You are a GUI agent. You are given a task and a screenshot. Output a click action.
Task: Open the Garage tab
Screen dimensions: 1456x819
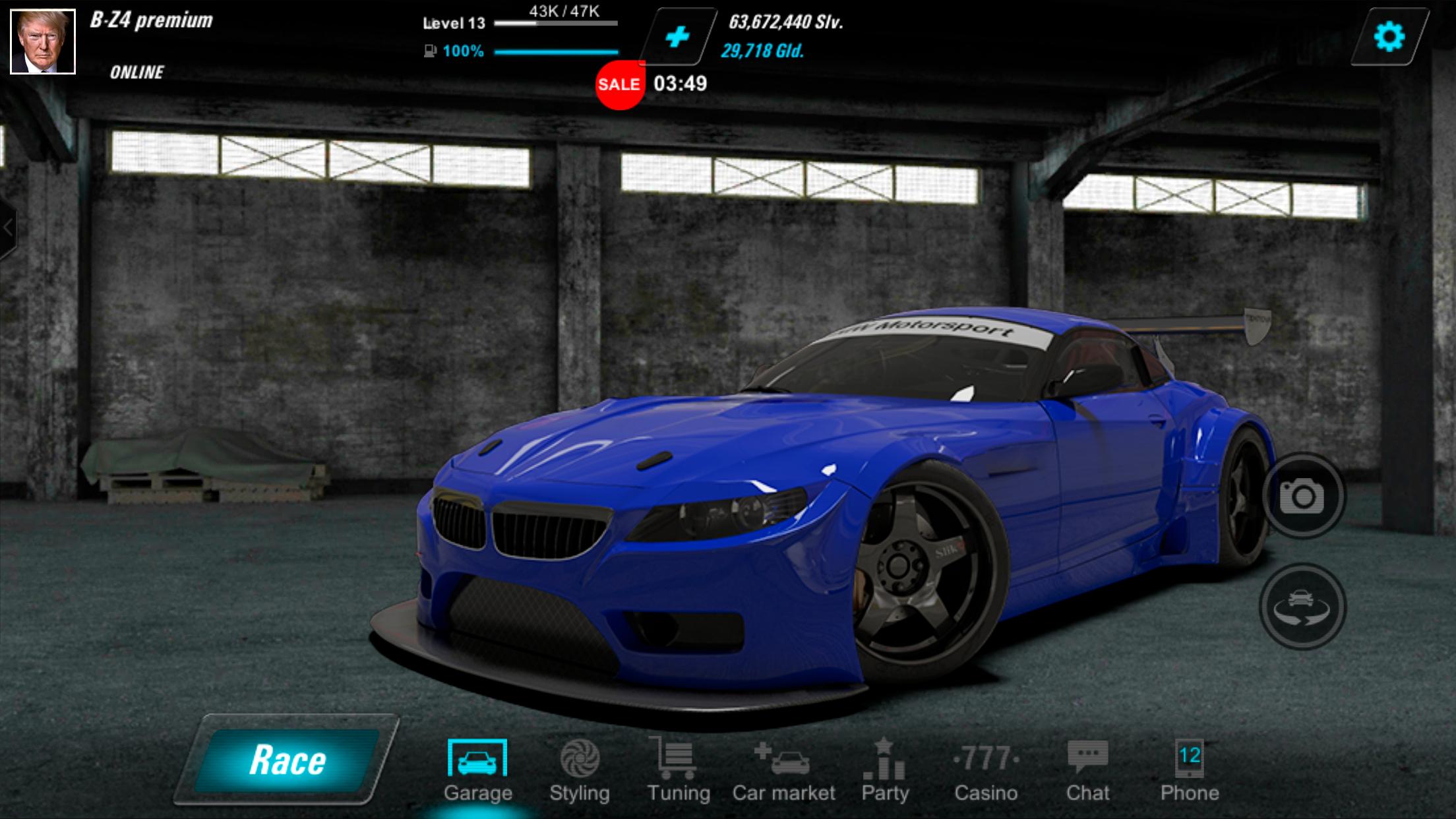click(477, 770)
